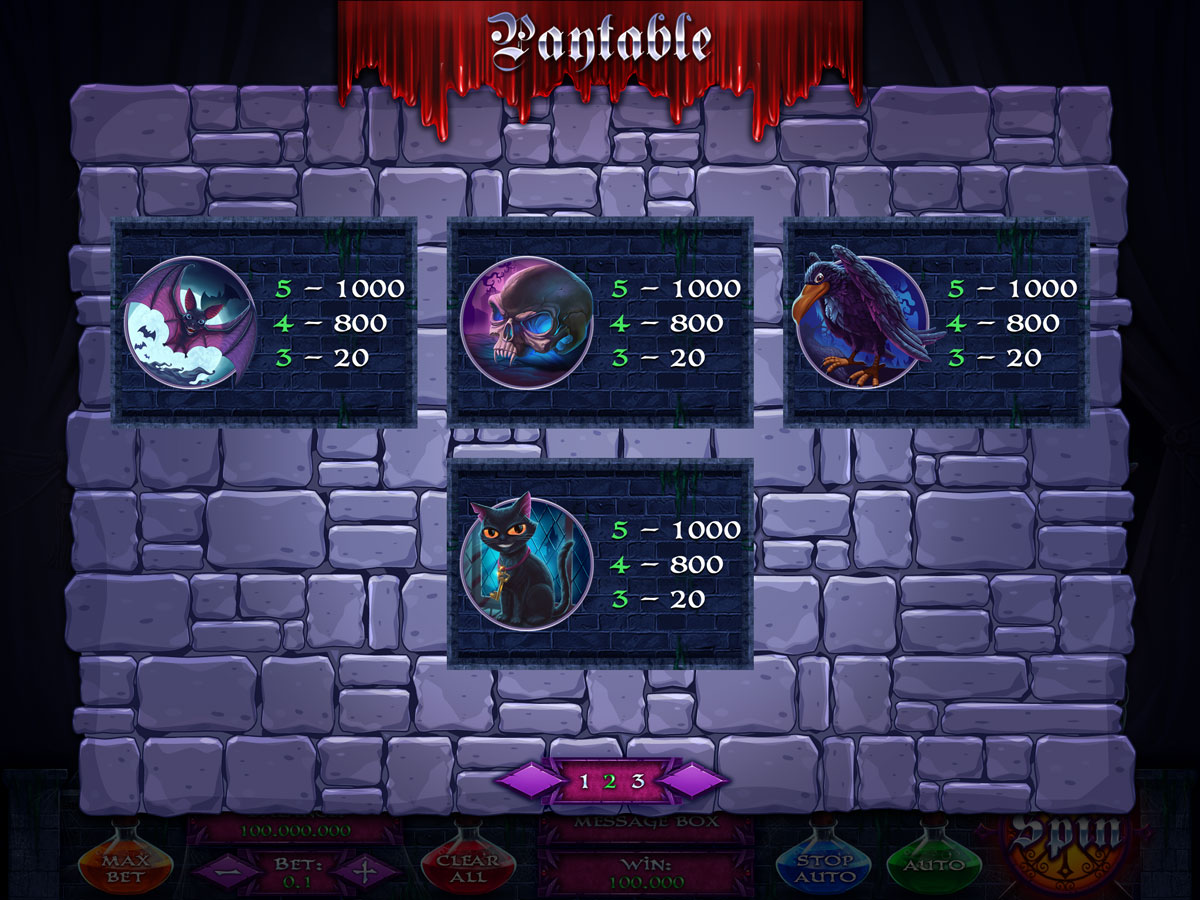Click the right purple diamond arrow
1200x900 pixels.
pos(694,782)
